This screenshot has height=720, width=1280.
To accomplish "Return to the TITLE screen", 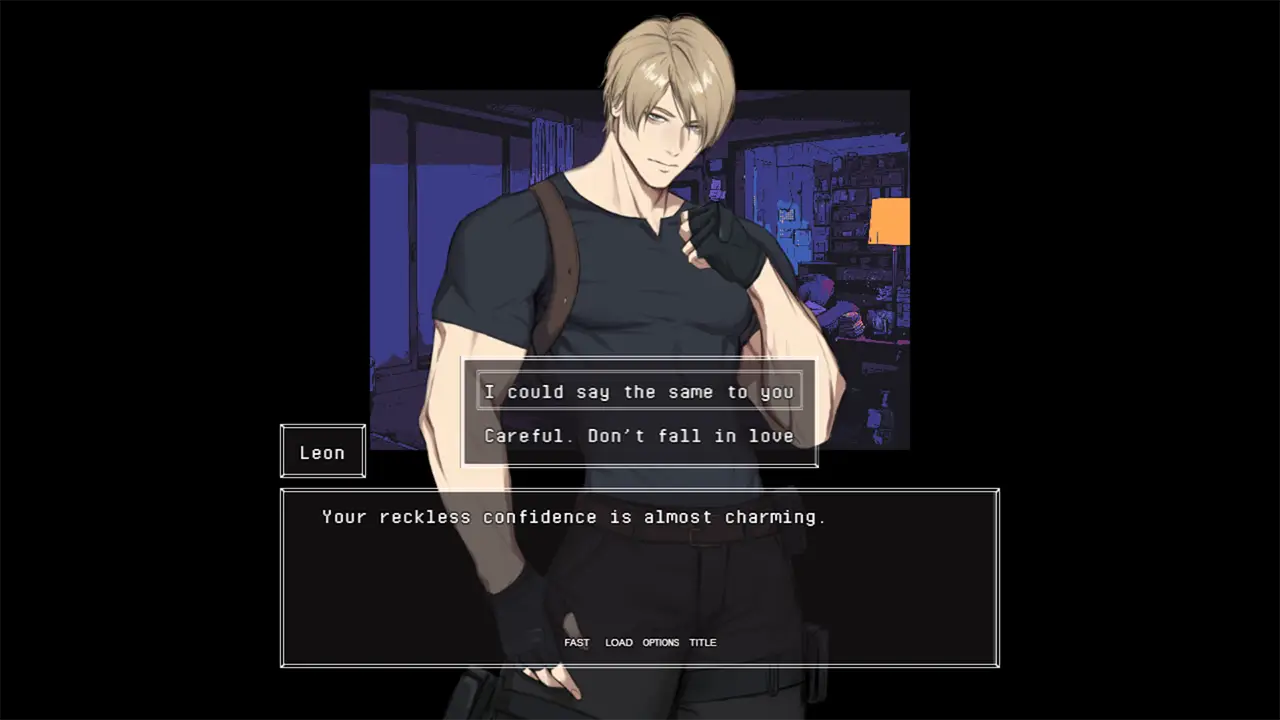I will (703, 642).
